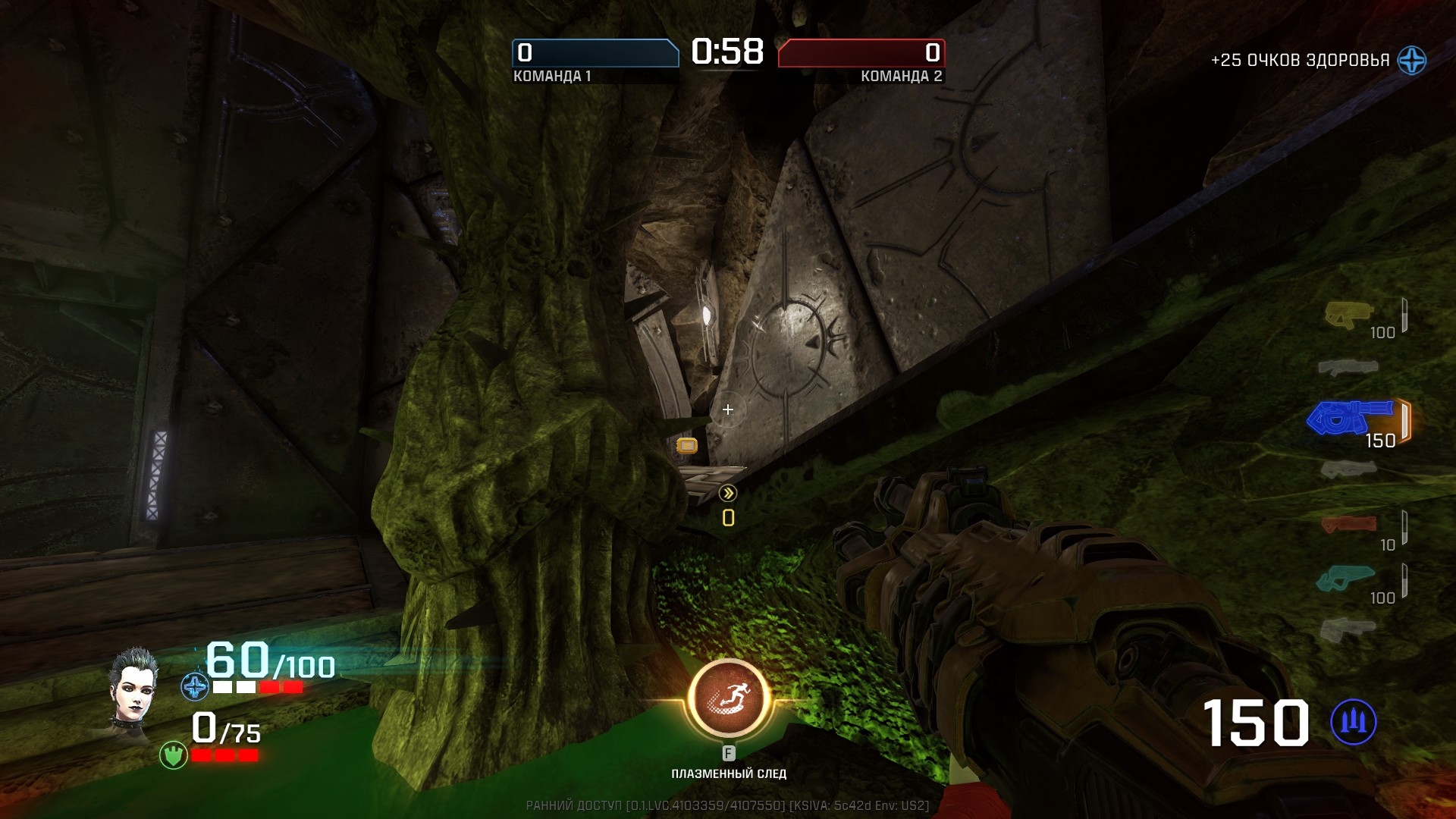1456x819 pixels.
Task: Click the blue nail ammo type icon
Action: pyautogui.click(x=1354, y=722)
